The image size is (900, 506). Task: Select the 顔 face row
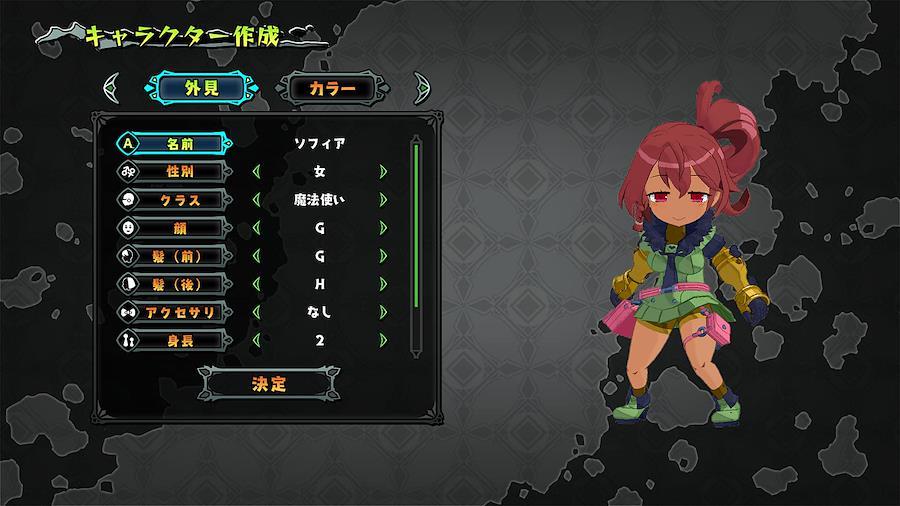173,228
